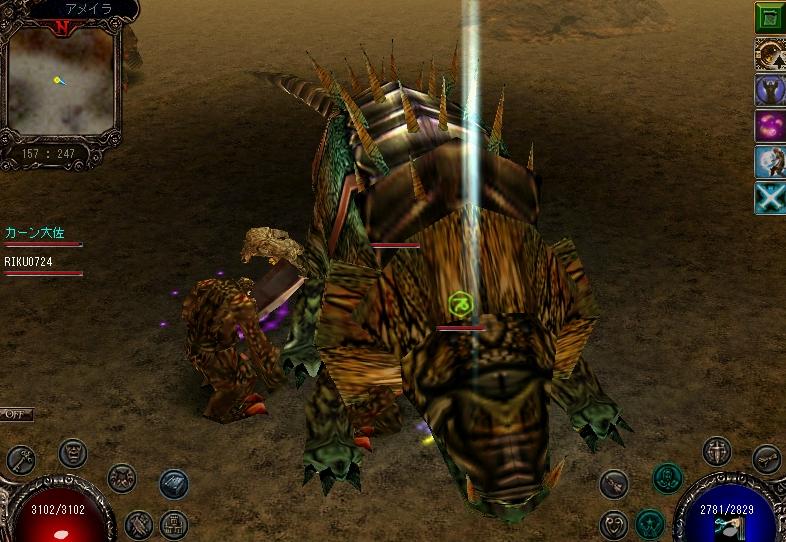Click the hammer and tools icon
Screen dimensions: 786x542
139,522
